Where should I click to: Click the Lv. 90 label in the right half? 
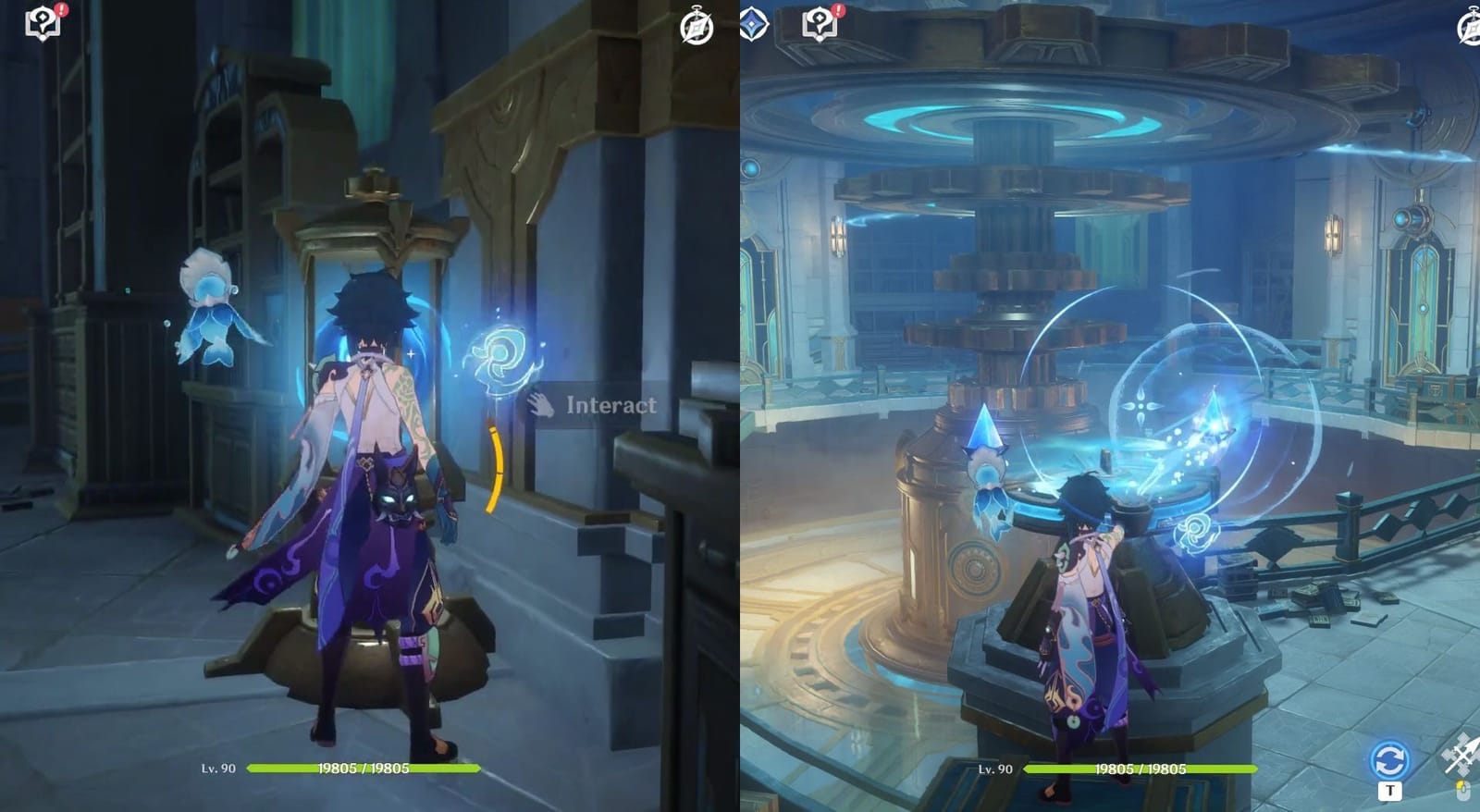click(x=995, y=768)
